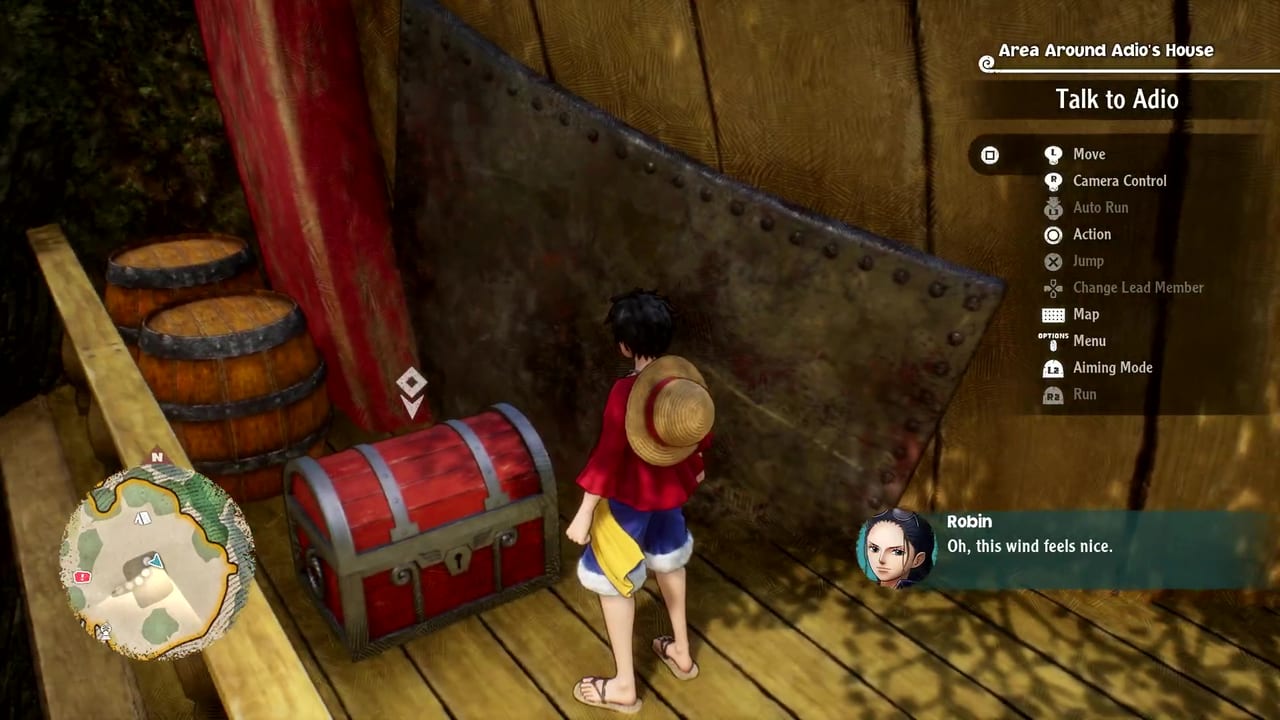Screen dimensions: 1280x720
Task: Select the R-stick Camera Control icon
Action: [1053, 181]
